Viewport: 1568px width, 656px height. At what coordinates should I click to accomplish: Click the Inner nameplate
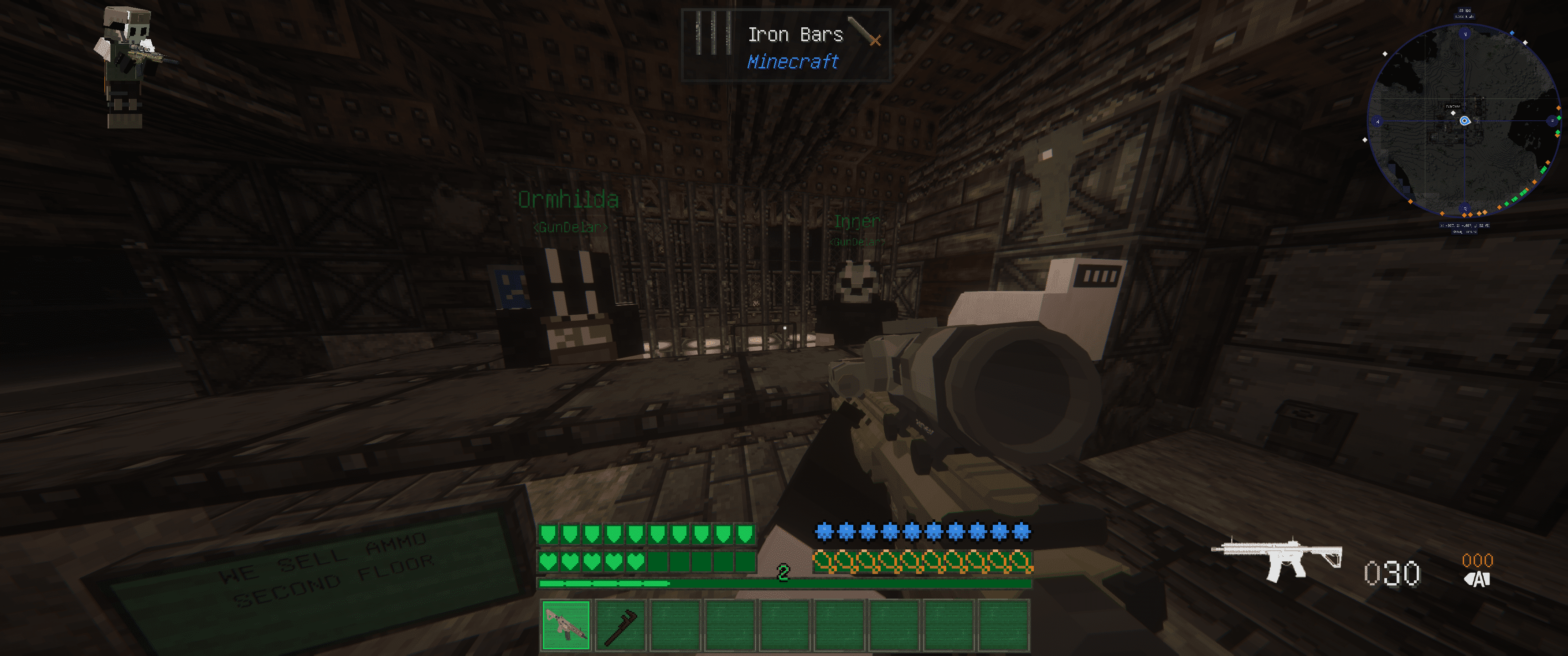pos(857,221)
